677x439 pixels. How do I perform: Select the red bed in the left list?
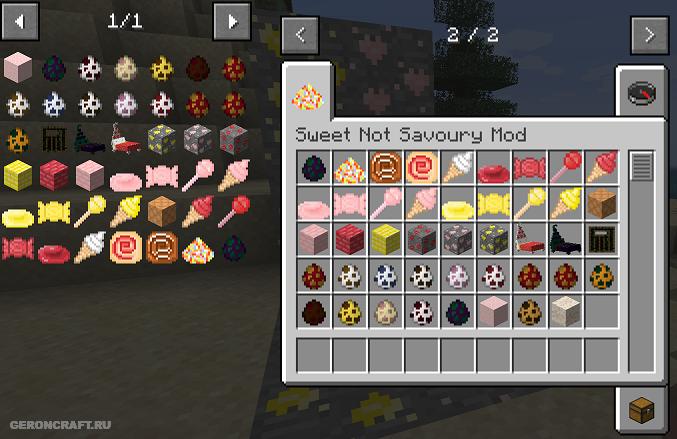(127, 139)
